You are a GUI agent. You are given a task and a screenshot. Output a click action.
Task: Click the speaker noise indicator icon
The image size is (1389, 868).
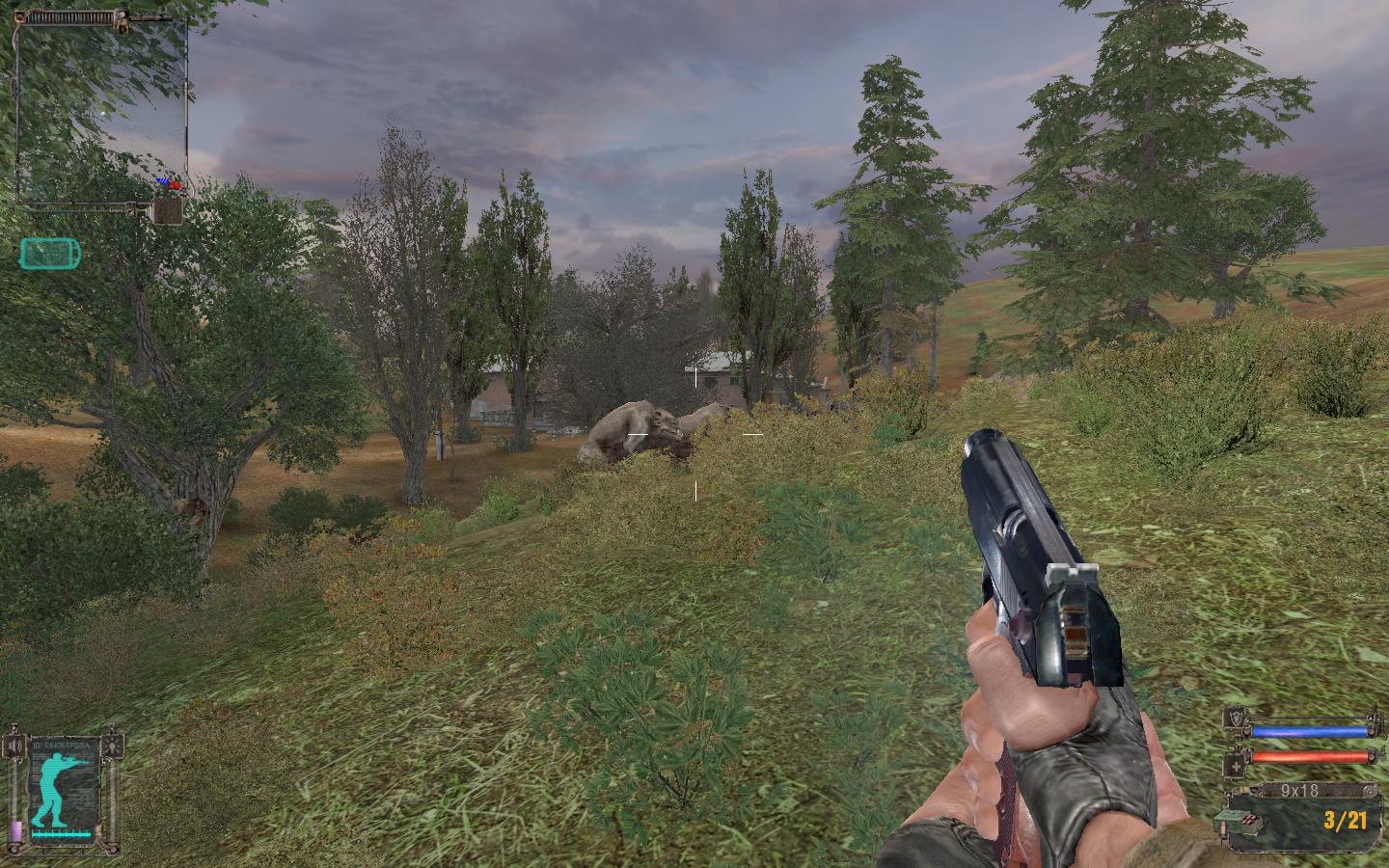[x=14, y=746]
